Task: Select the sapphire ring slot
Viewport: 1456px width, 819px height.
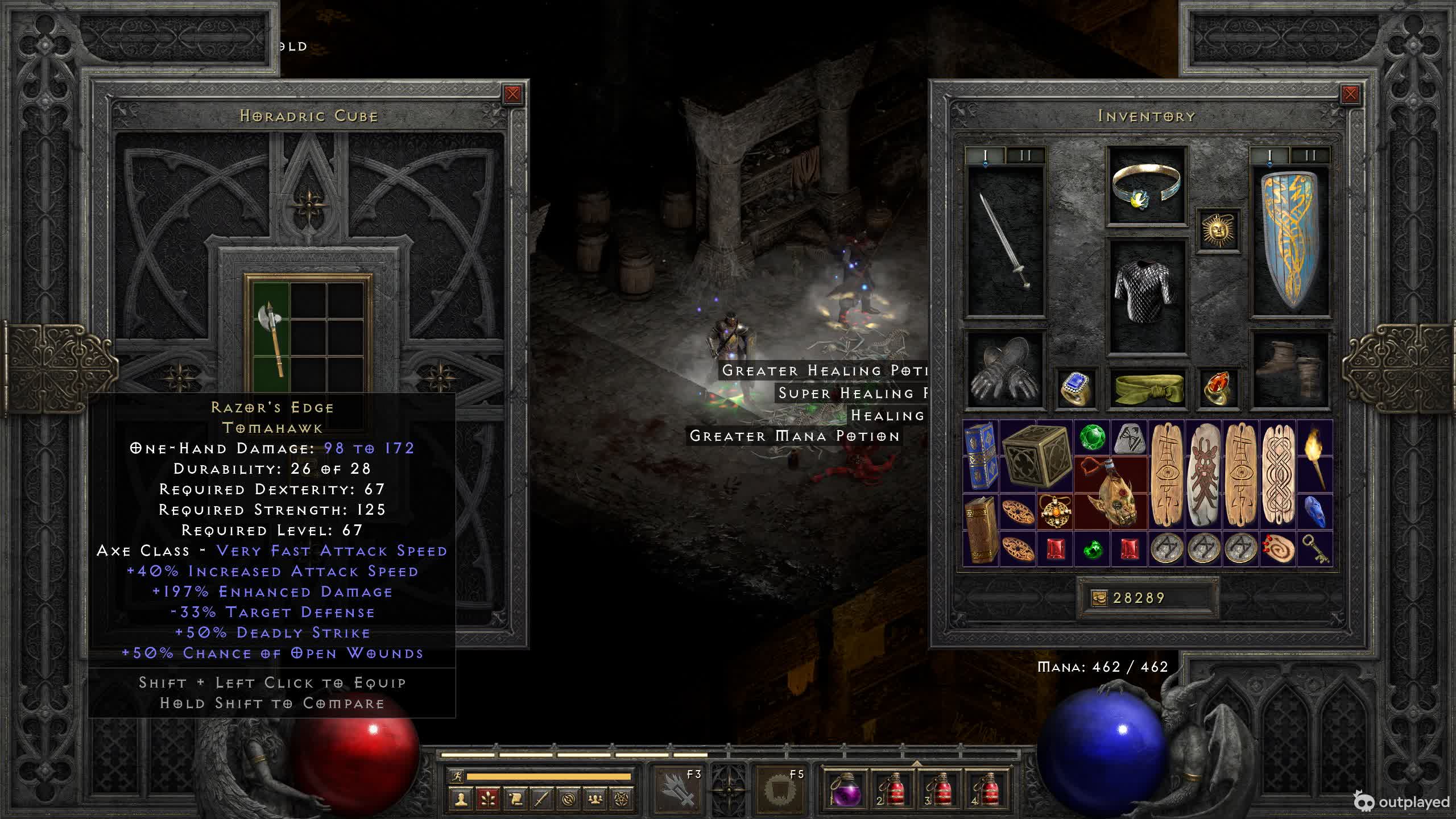Action: [x=1075, y=388]
